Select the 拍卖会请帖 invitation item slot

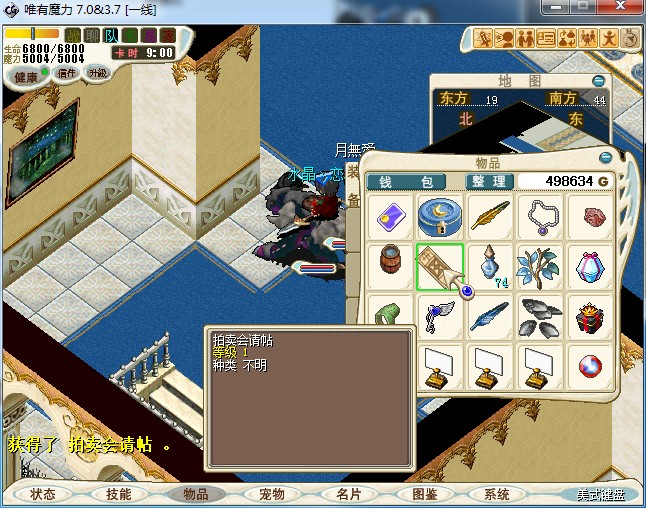[439, 268]
